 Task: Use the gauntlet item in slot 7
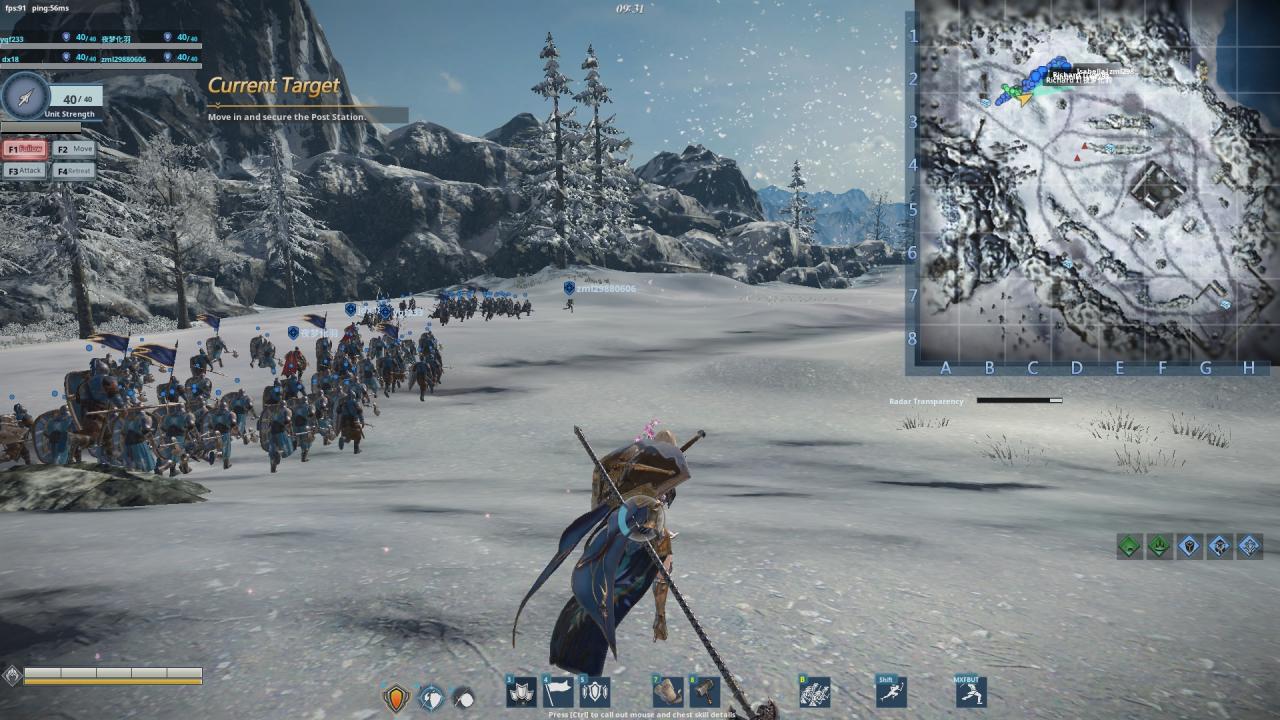tap(668, 692)
